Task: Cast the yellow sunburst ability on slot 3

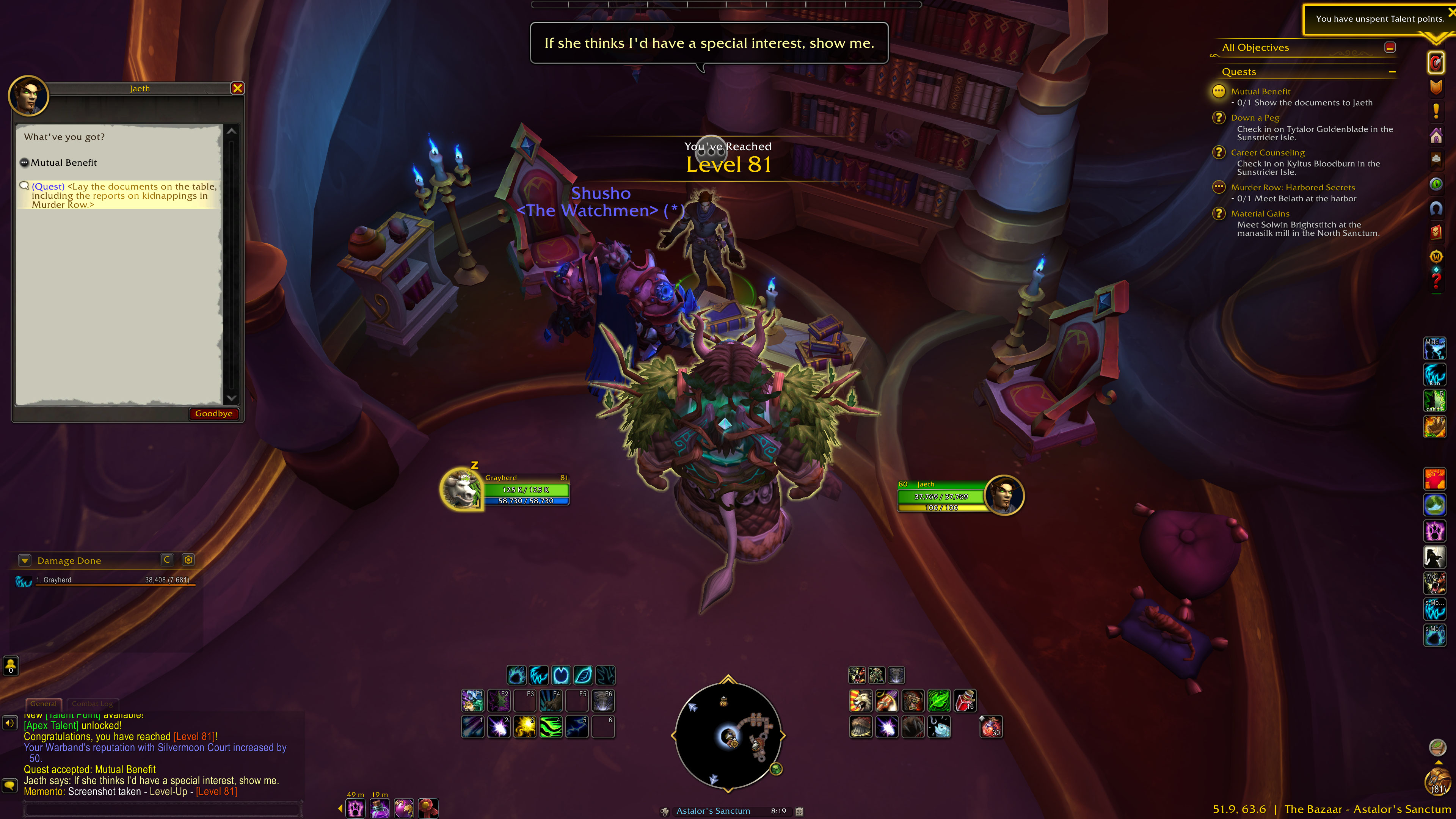Action: 524,727
